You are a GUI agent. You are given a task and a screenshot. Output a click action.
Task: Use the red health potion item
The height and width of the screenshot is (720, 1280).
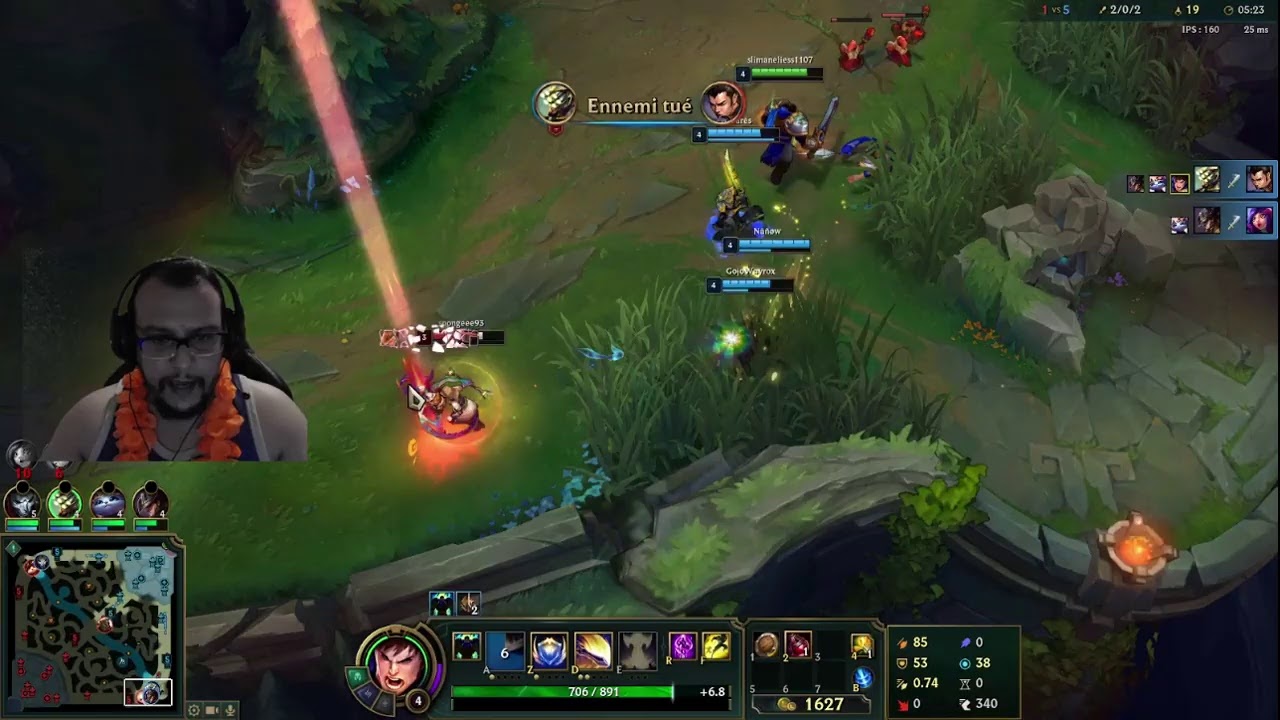[797, 646]
